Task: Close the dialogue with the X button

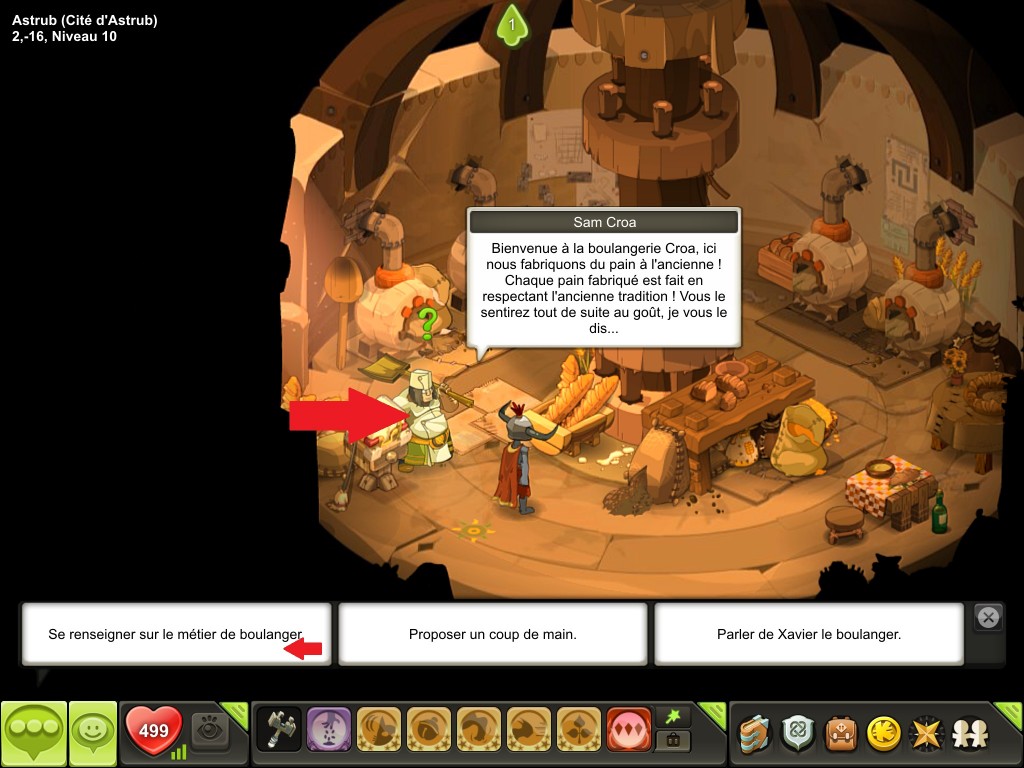Action: 988,618
